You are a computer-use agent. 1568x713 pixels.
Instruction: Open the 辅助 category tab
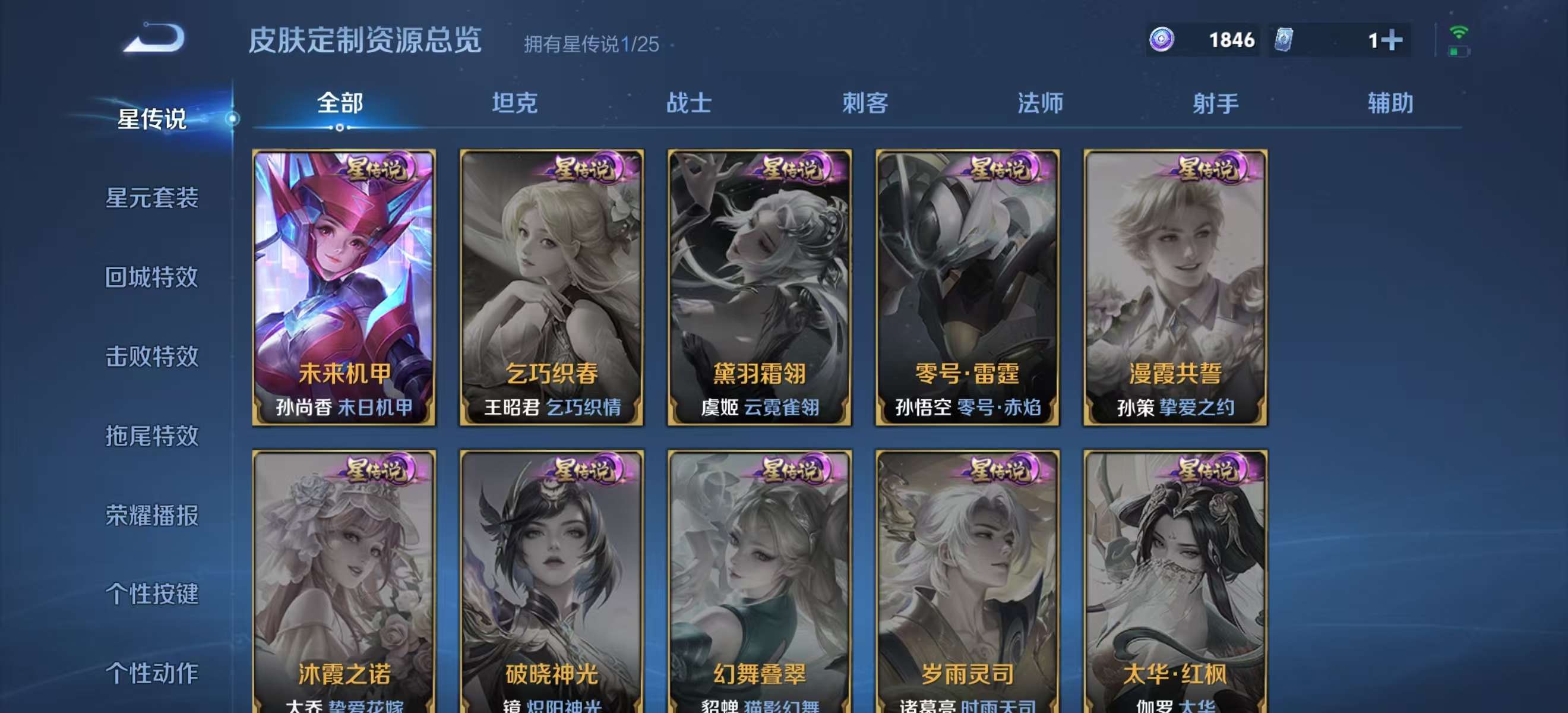tap(1390, 103)
